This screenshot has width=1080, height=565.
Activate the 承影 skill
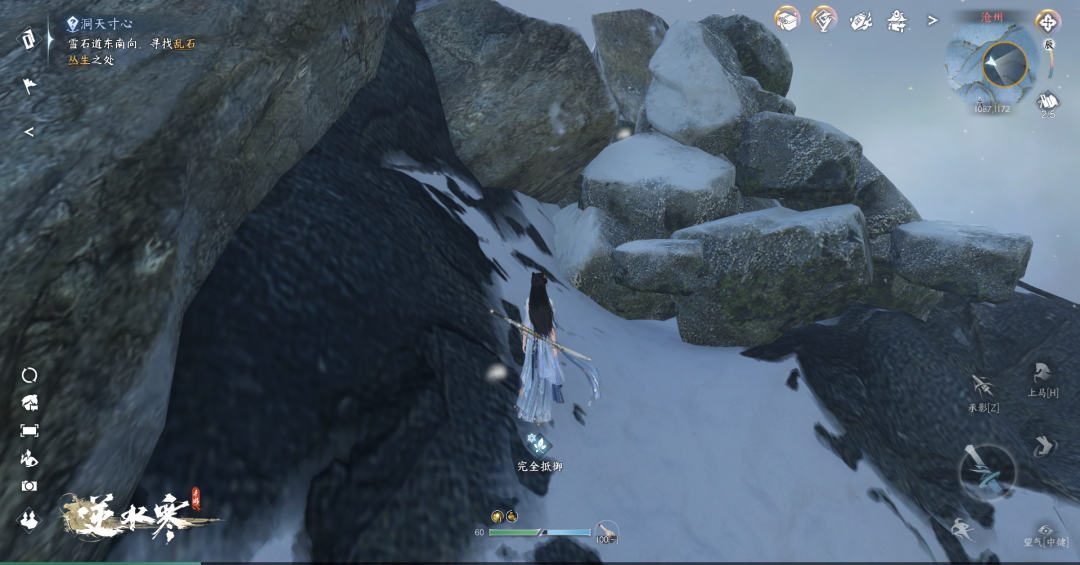point(982,387)
